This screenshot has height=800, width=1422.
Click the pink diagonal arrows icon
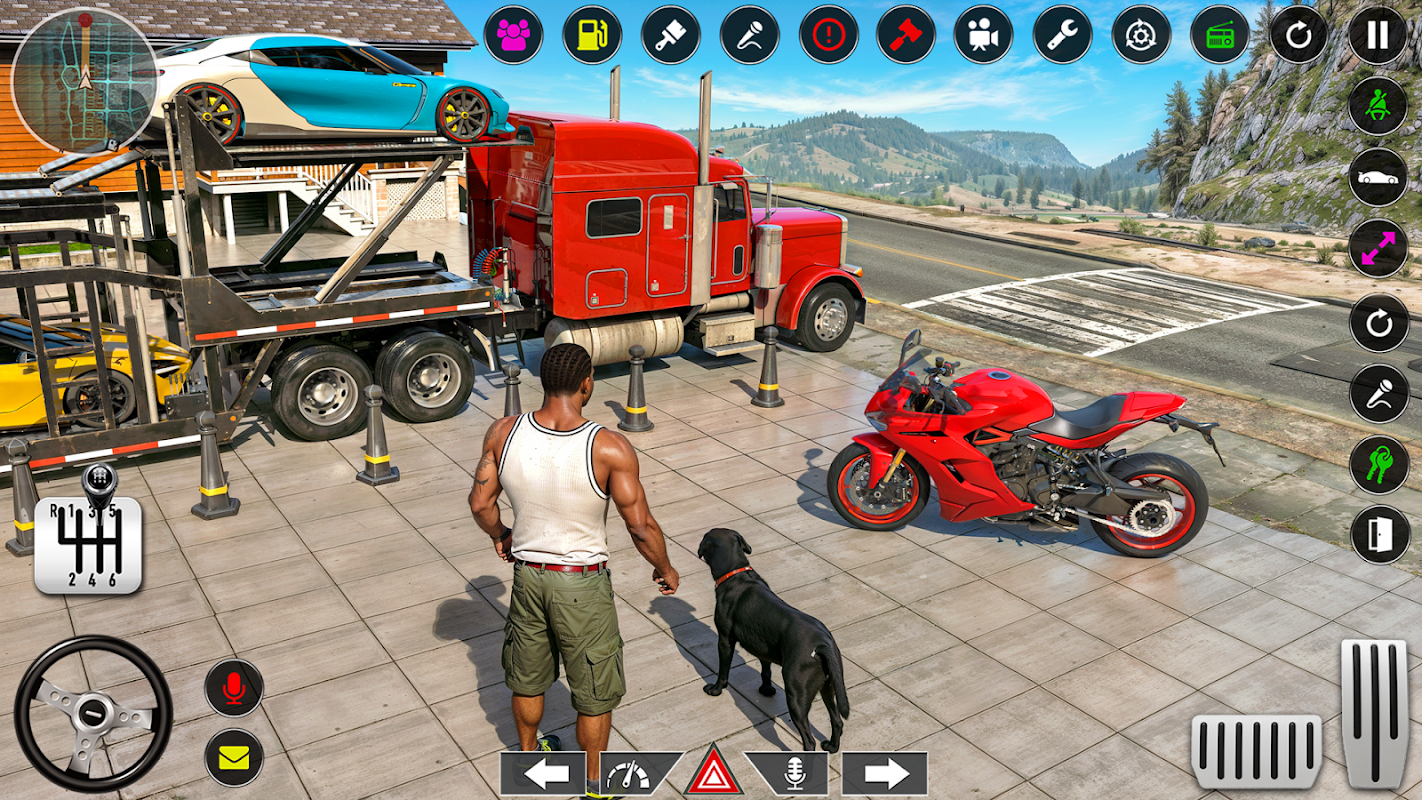(x=1378, y=248)
